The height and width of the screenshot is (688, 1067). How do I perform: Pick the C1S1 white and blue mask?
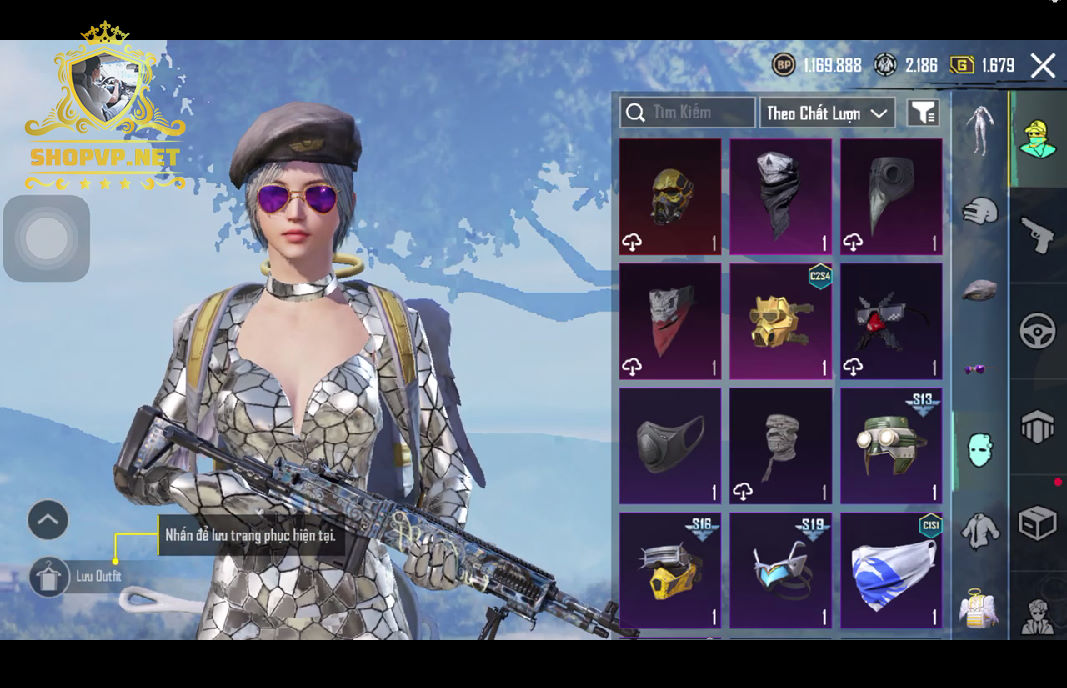[x=890, y=571]
